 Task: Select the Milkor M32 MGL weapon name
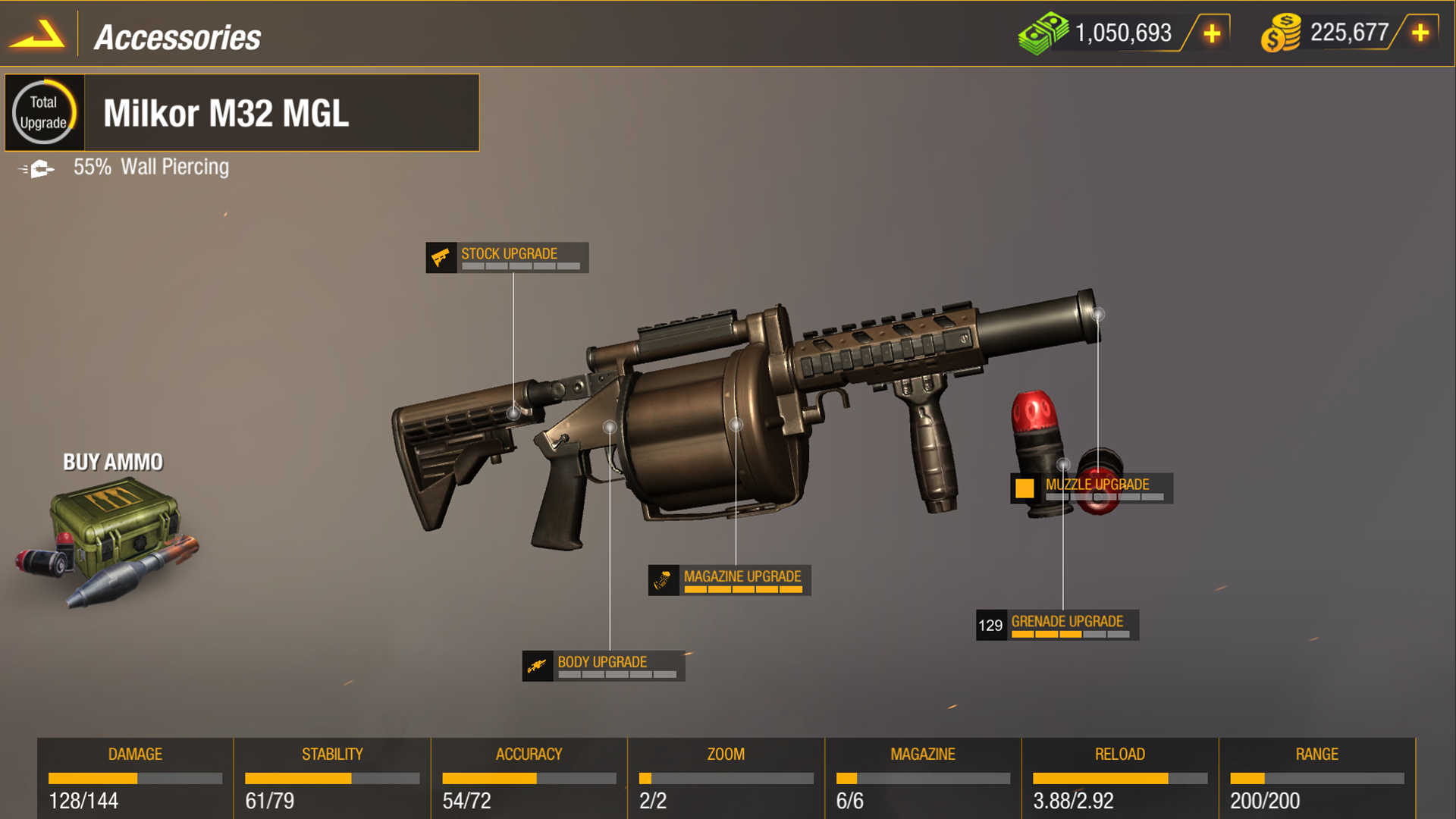(227, 114)
